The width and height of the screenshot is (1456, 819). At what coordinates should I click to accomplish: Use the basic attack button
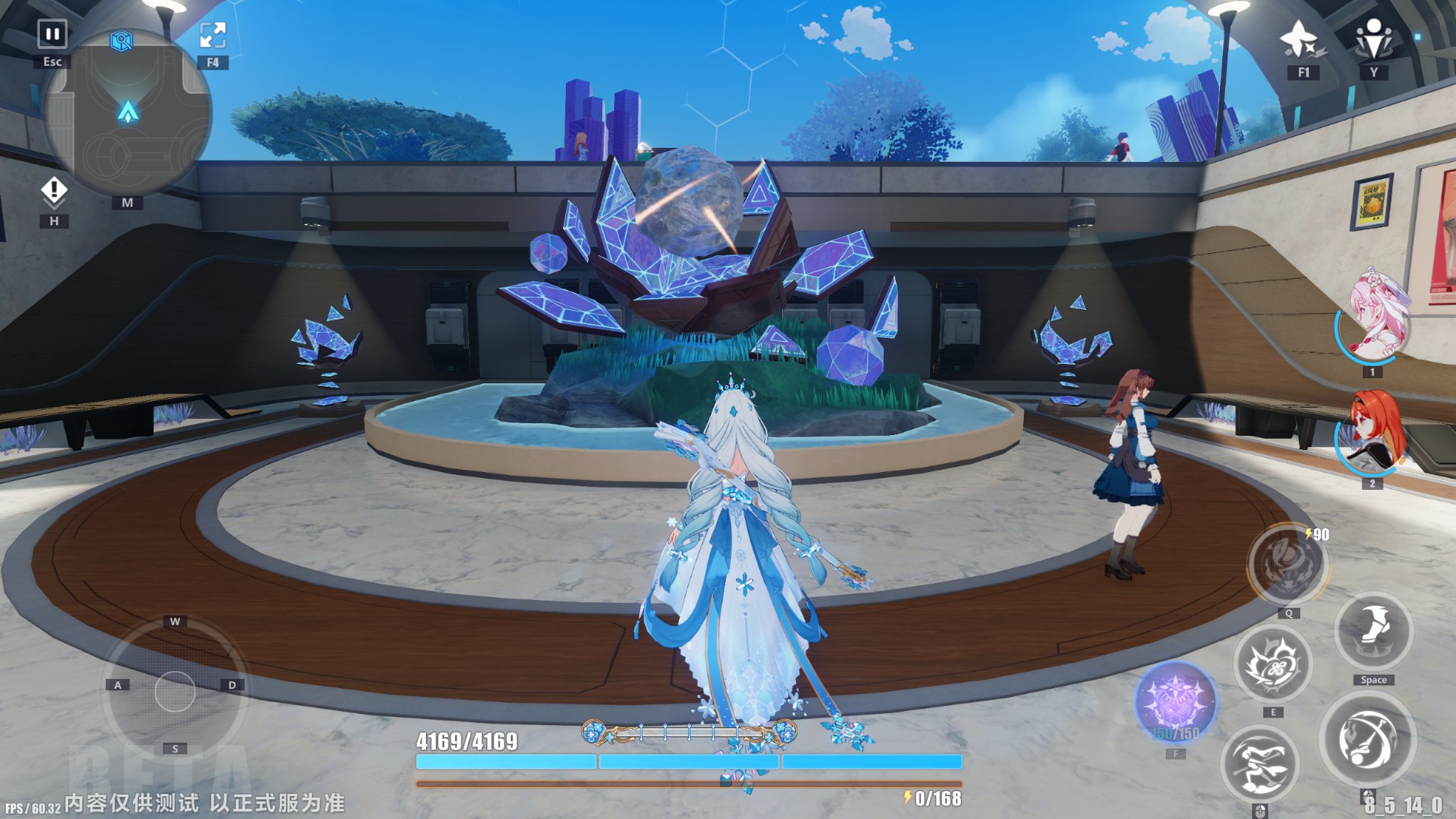pos(1367,740)
